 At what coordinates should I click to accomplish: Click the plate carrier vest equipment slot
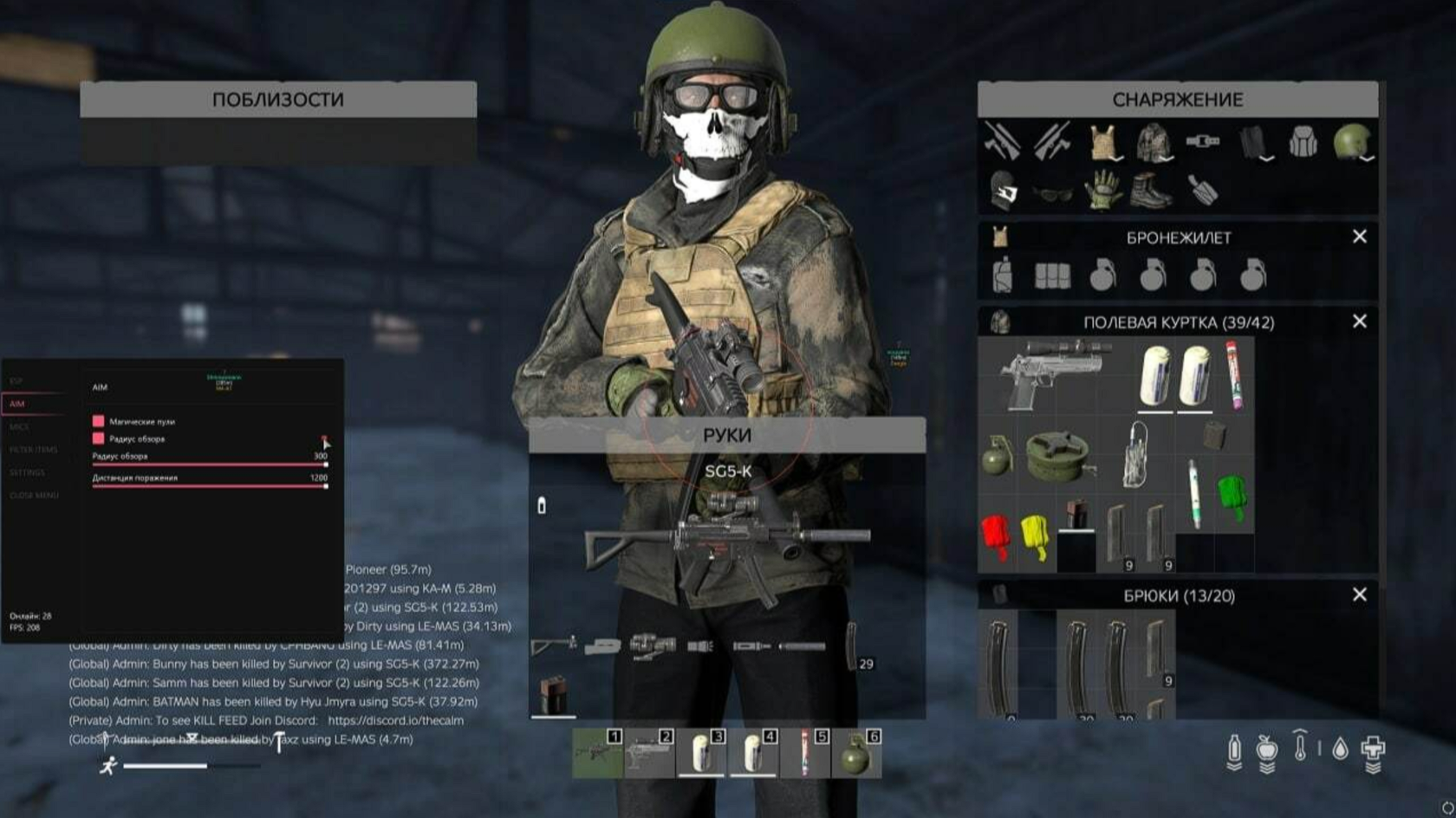[x=1102, y=141]
